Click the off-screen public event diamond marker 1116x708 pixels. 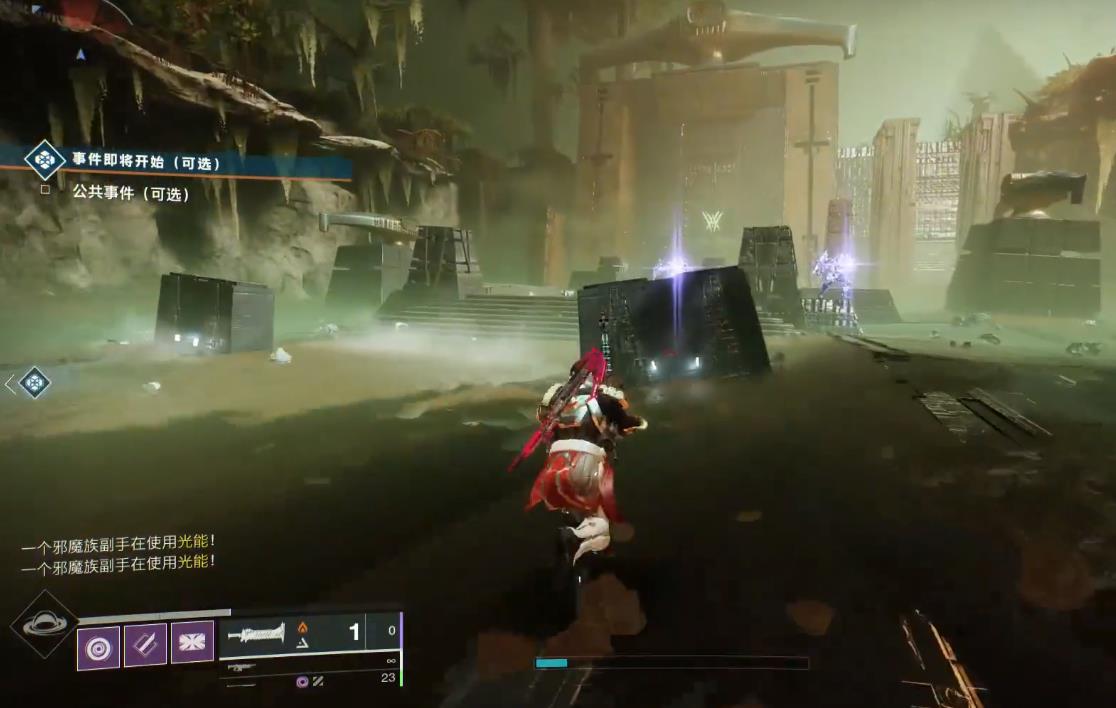coord(34,382)
